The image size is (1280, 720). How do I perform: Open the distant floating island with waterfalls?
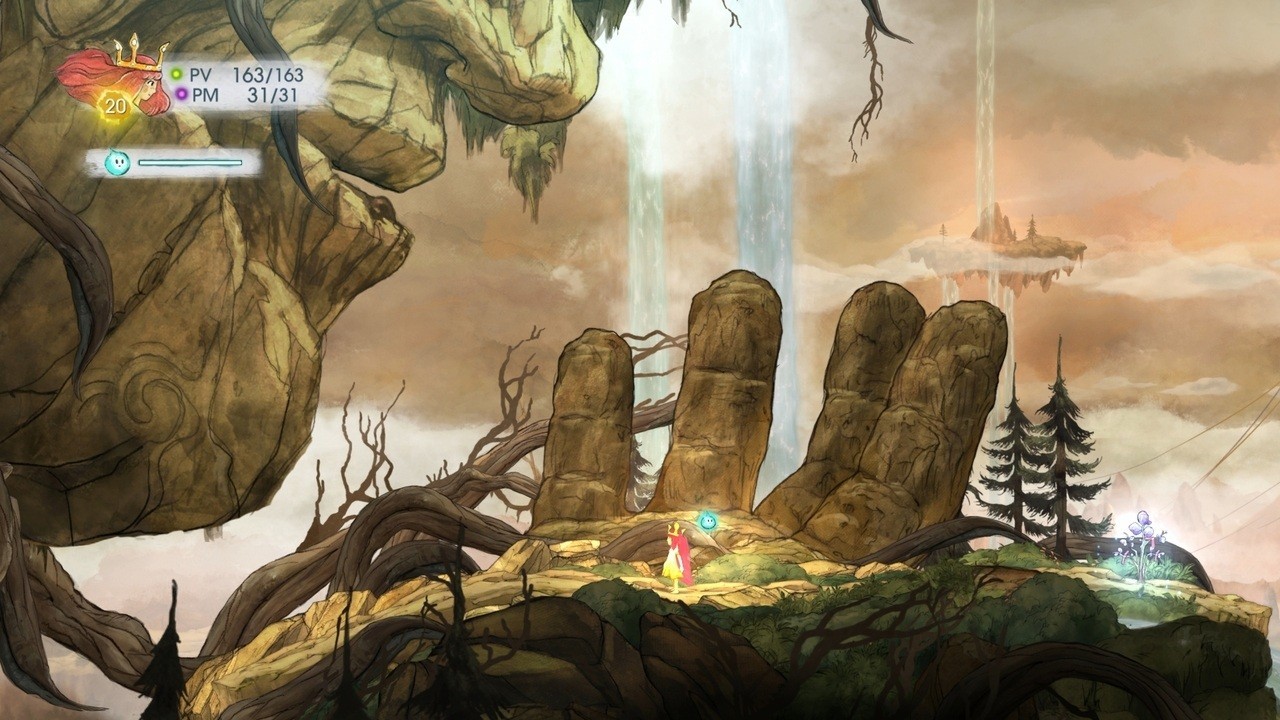tap(1000, 245)
